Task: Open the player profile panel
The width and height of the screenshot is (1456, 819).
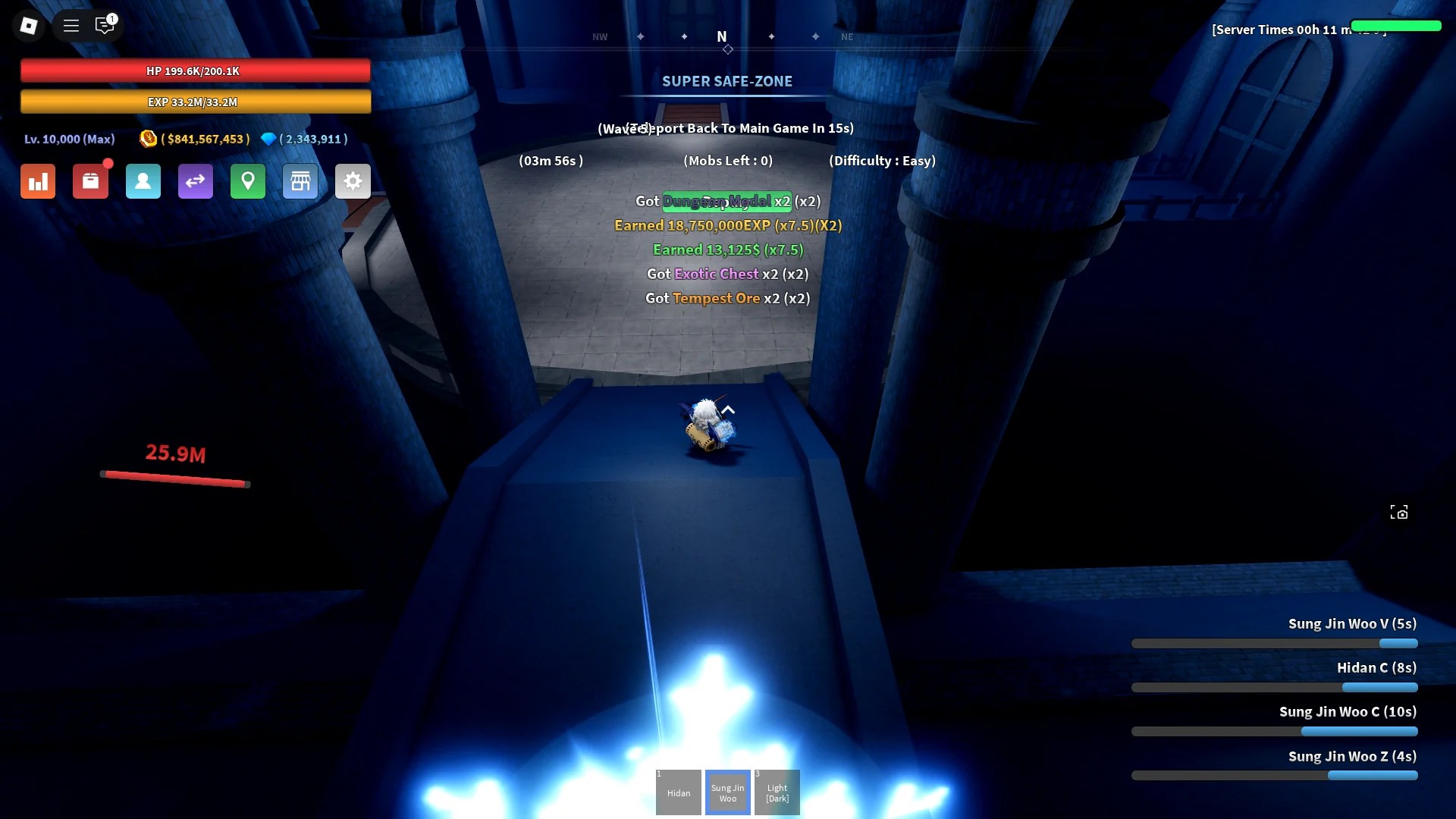Action: 143,181
